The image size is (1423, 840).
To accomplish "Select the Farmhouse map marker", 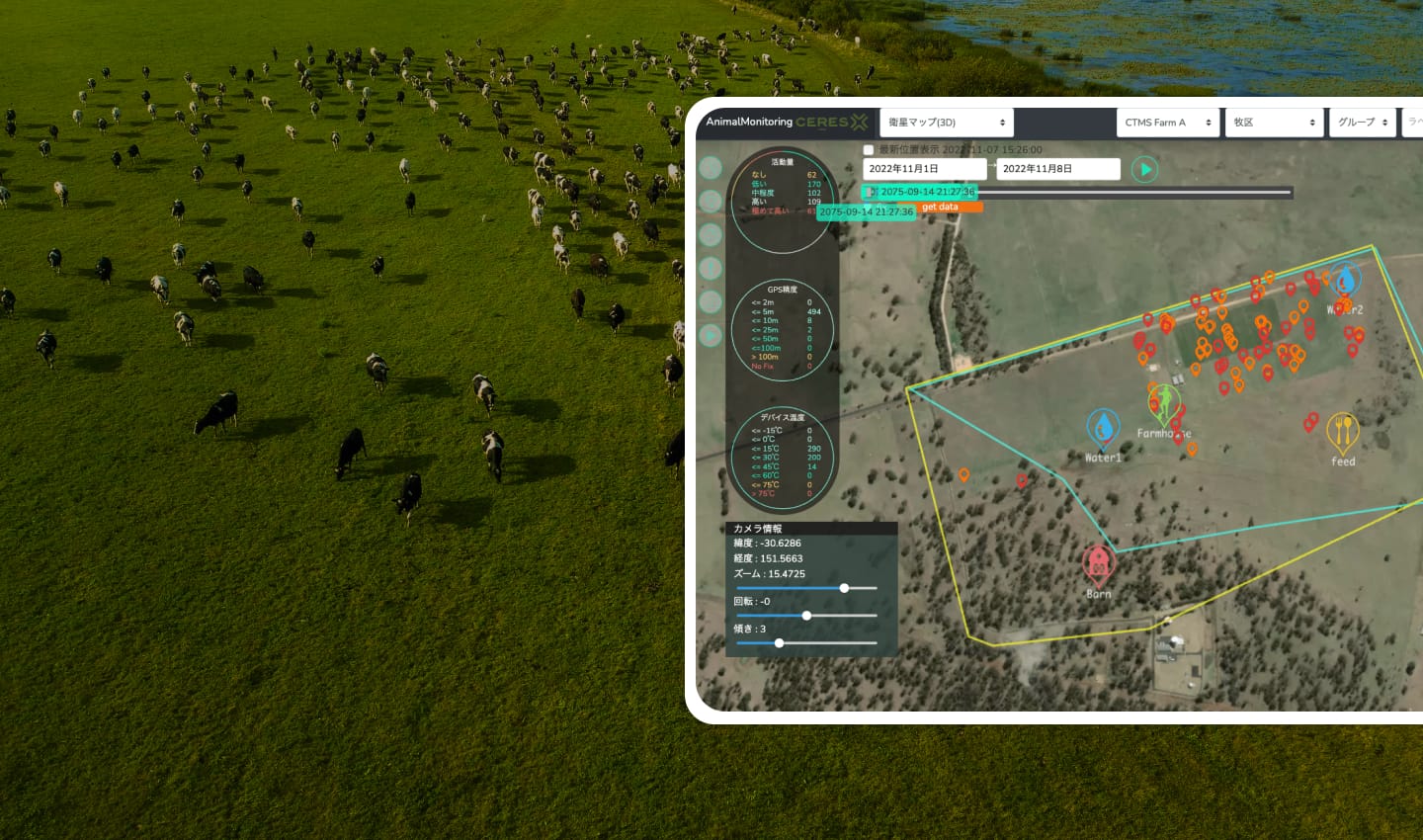I will pos(1164,403).
